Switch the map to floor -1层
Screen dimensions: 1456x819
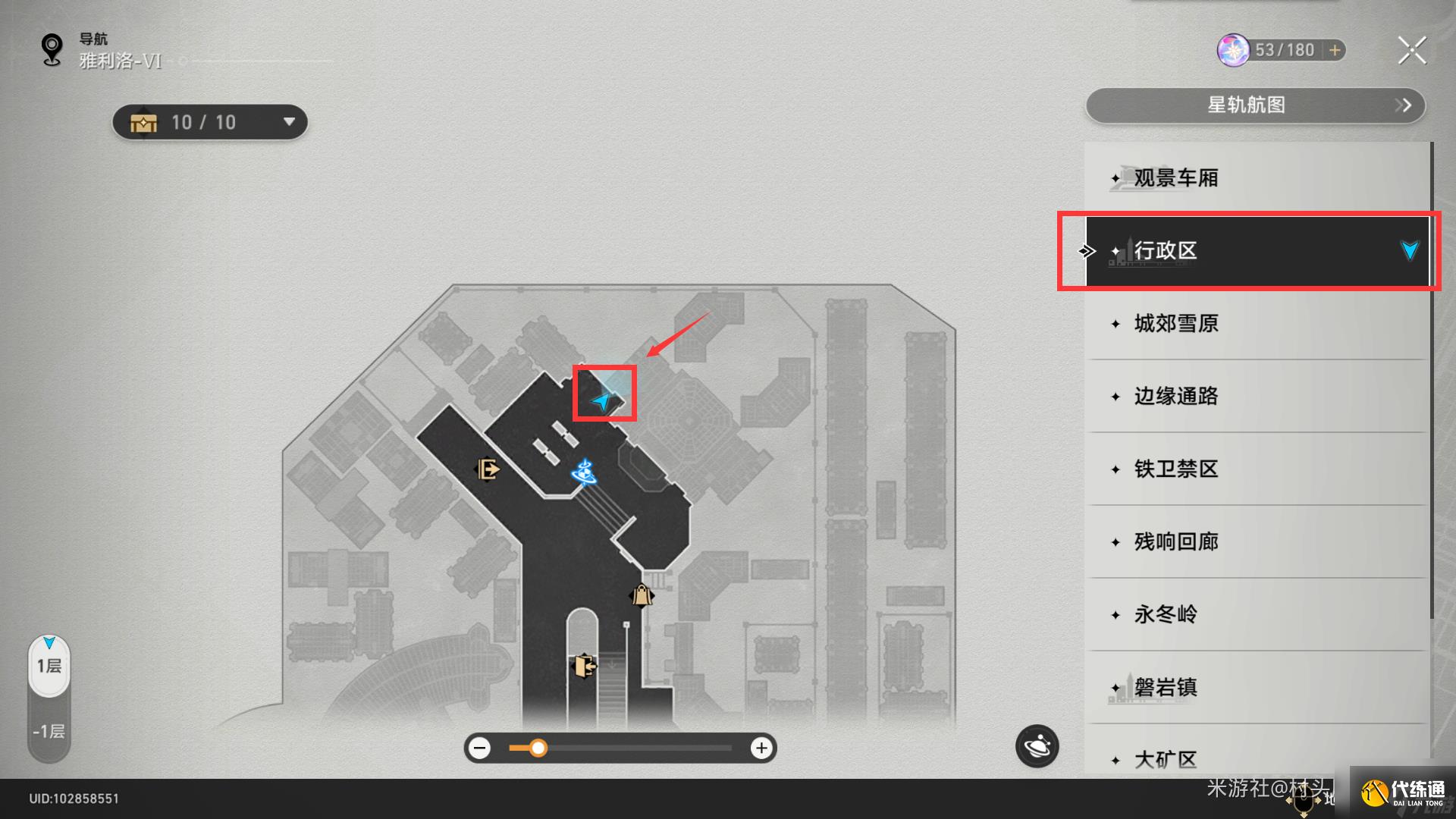coord(49,732)
